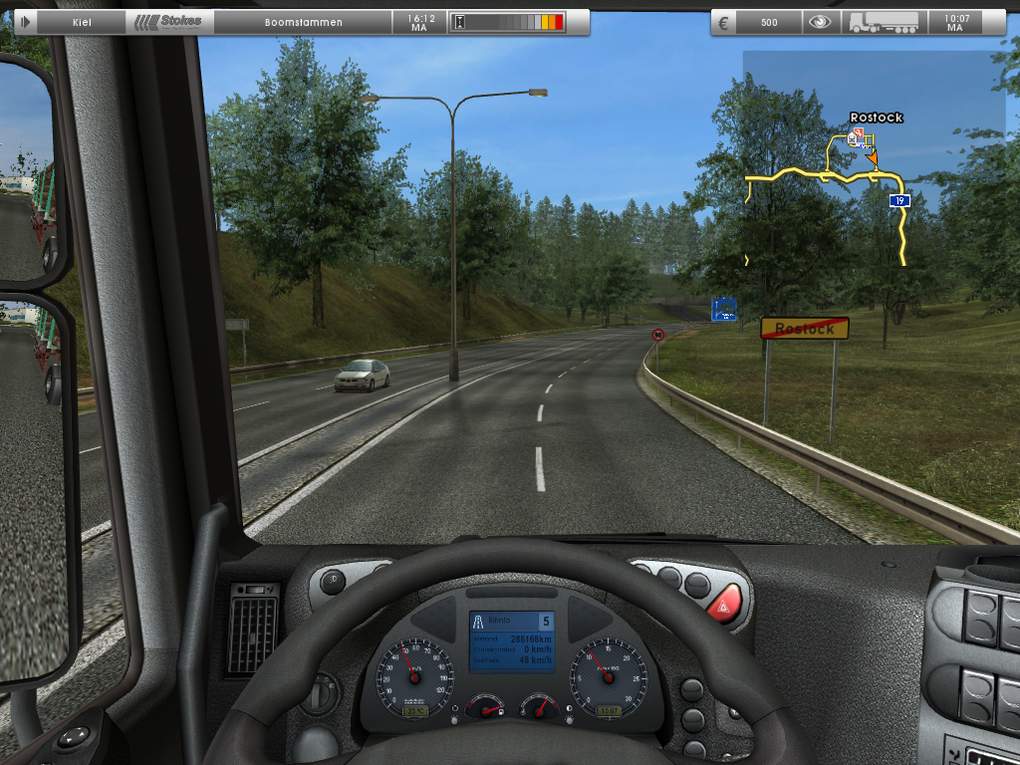Select the Kiel destination field
This screenshot has width=1020, height=765.
pos(82,22)
